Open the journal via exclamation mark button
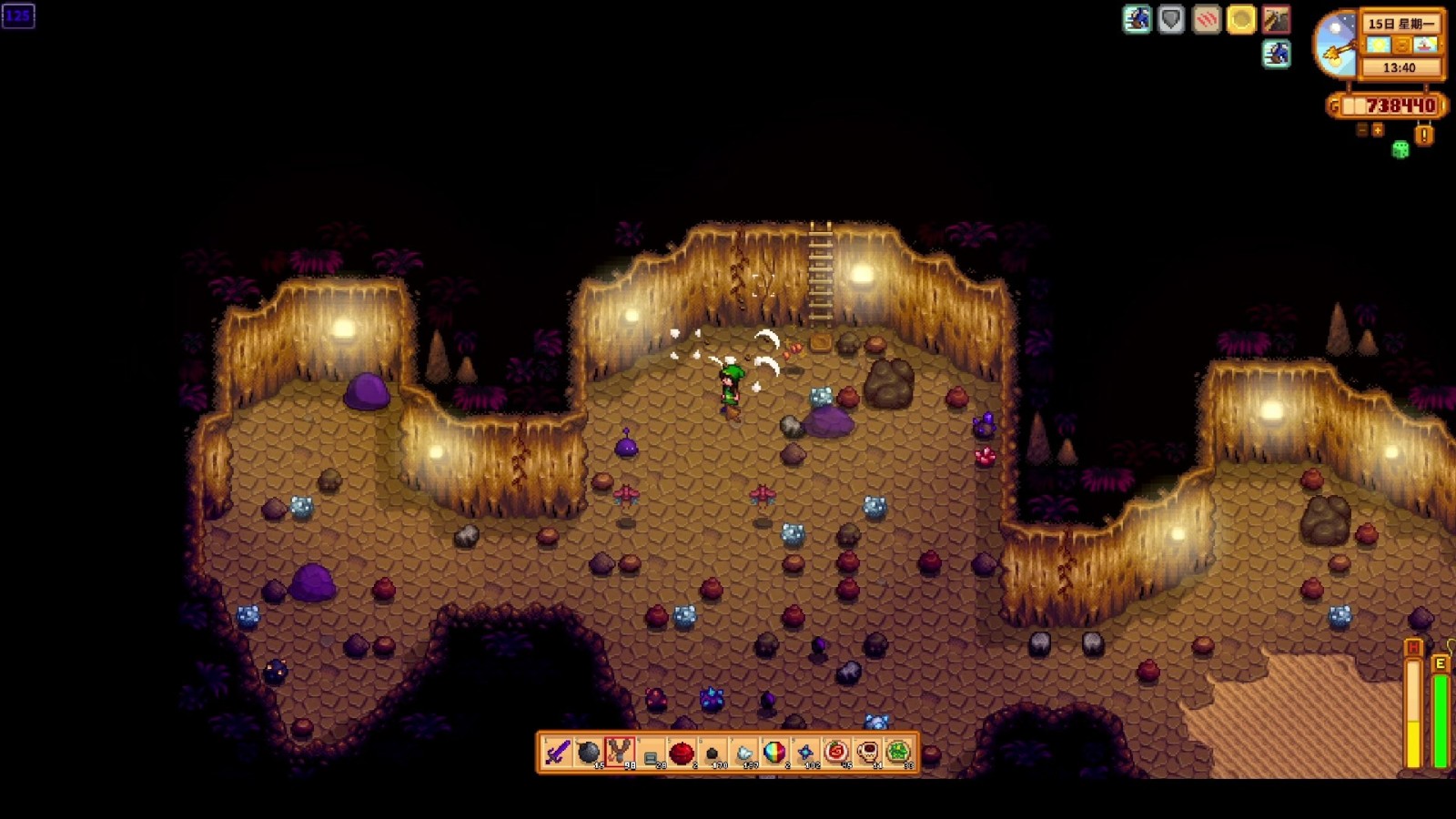The width and height of the screenshot is (1456, 819). coord(1425,136)
